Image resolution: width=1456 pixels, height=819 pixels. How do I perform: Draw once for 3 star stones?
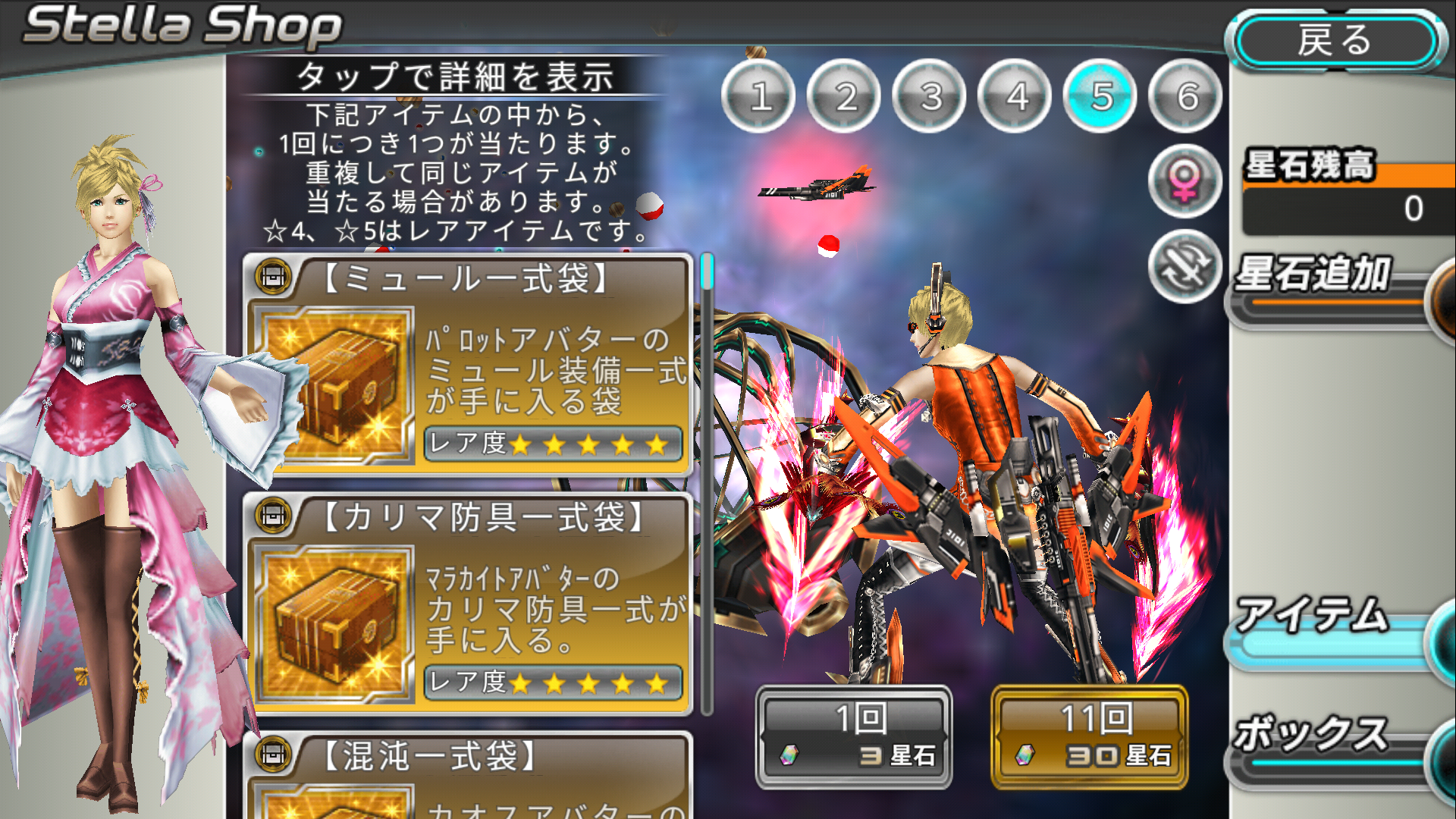coord(855,737)
